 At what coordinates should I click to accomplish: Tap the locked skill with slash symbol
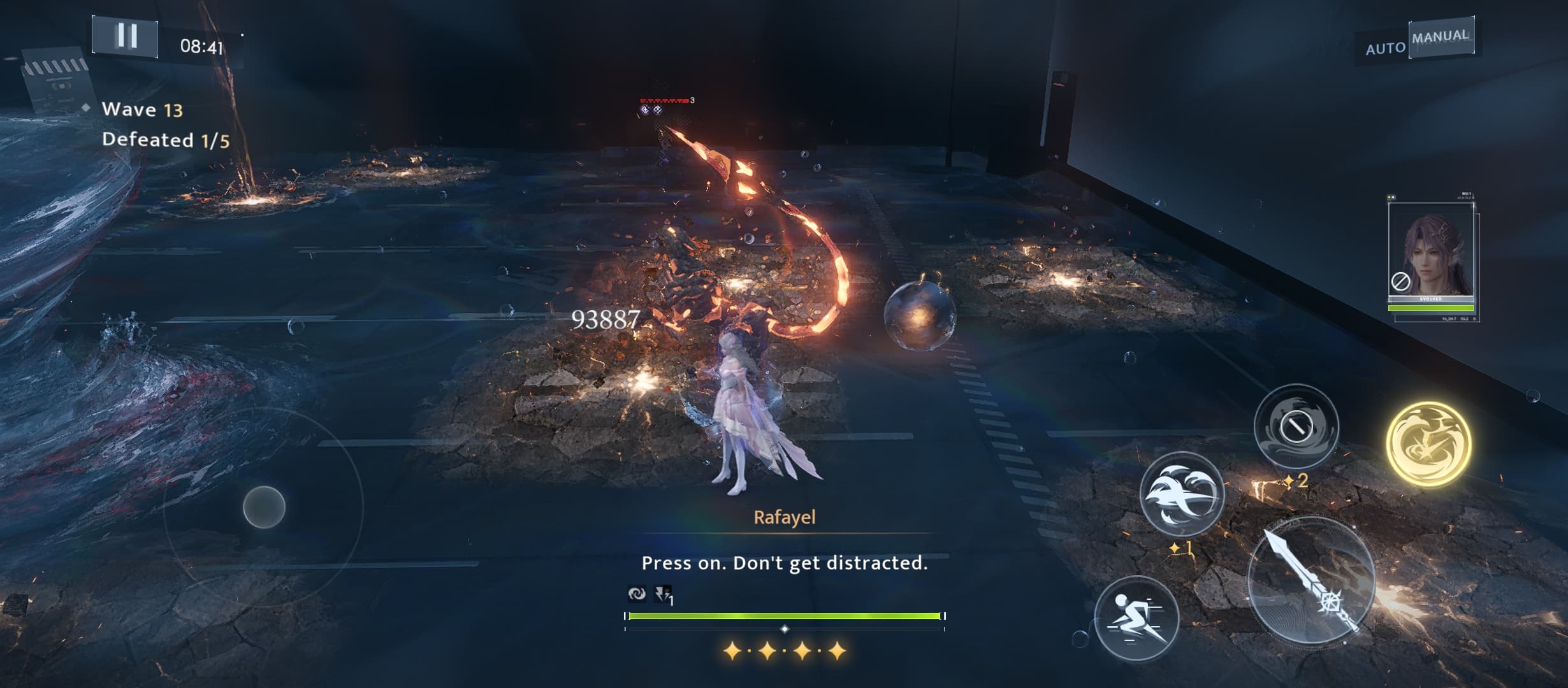[x=1296, y=426]
